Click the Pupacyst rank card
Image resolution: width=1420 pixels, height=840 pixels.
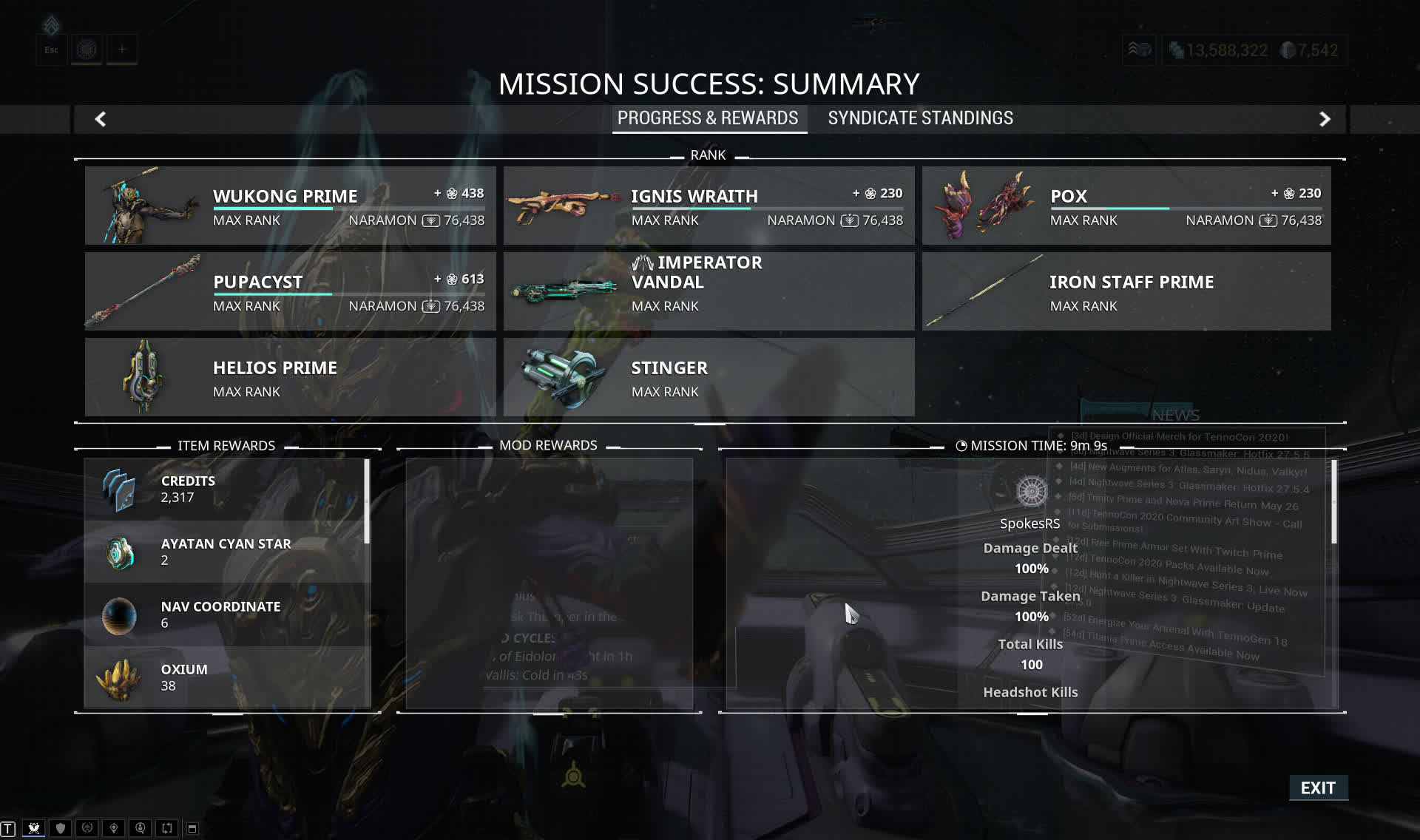tap(290, 291)
